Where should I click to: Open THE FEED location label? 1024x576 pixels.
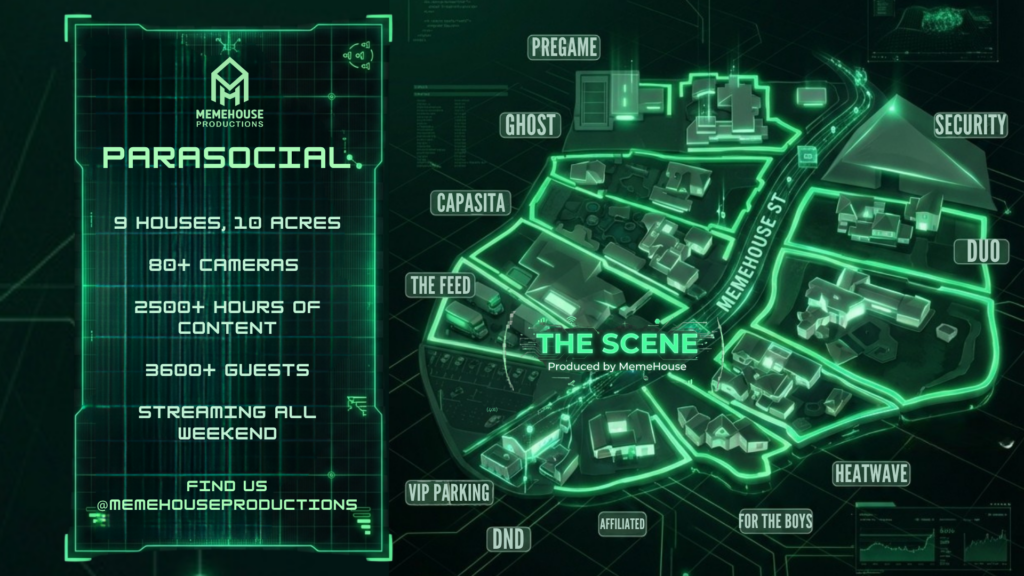[x=440, y=285]
